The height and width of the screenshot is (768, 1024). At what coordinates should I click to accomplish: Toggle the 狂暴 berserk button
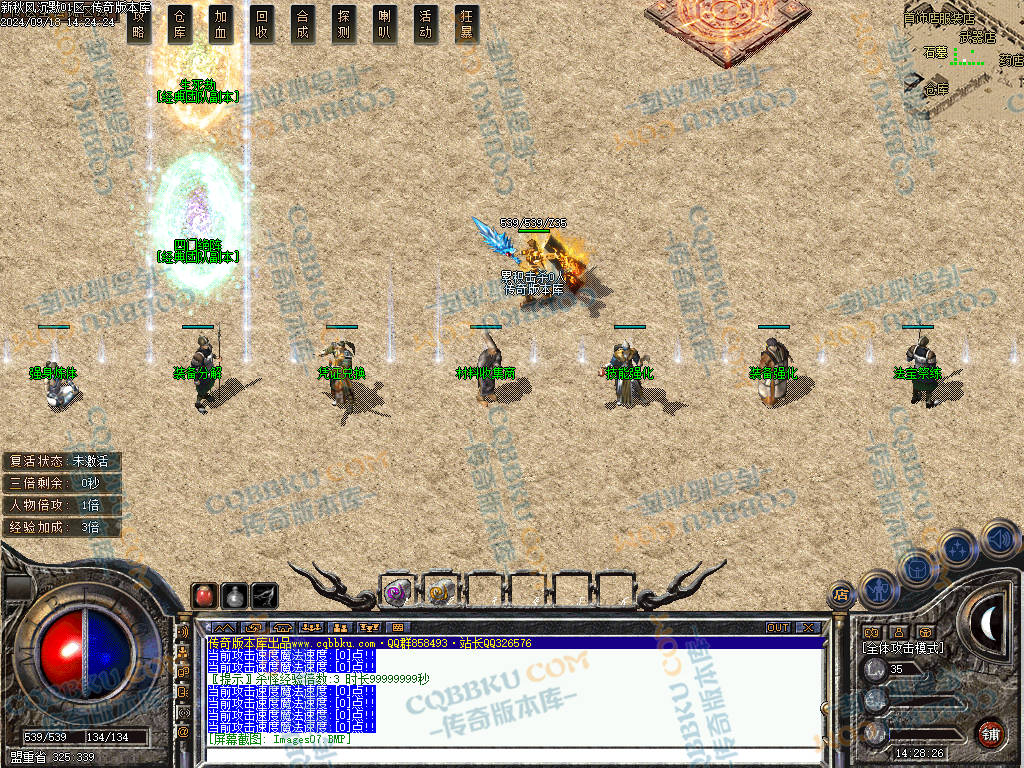coord(466,24)
